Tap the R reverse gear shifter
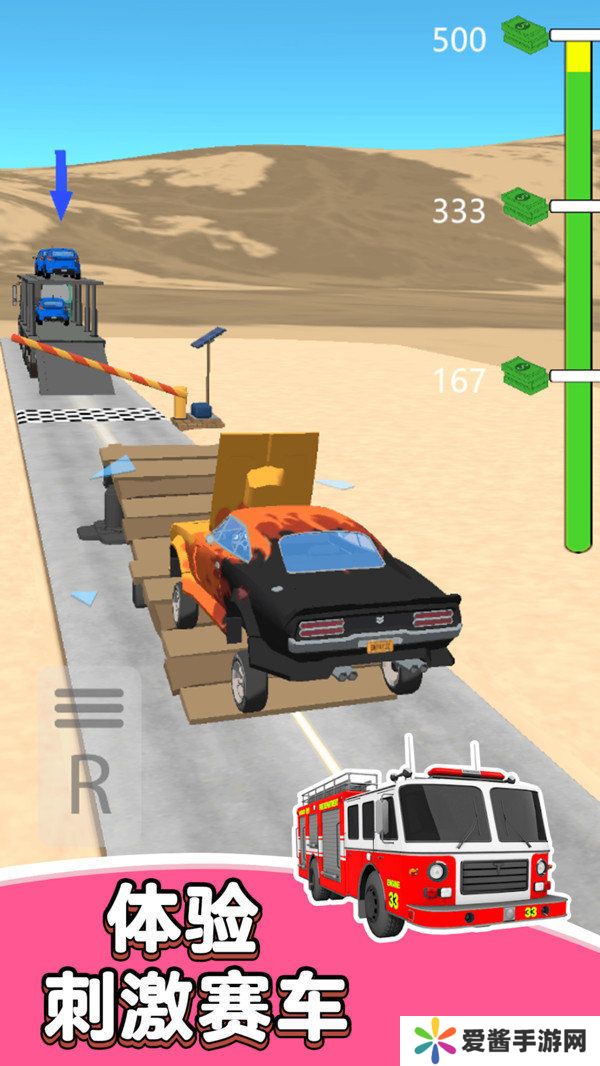The width and height of the screenshot is (600, 1066). click(89, 787)
